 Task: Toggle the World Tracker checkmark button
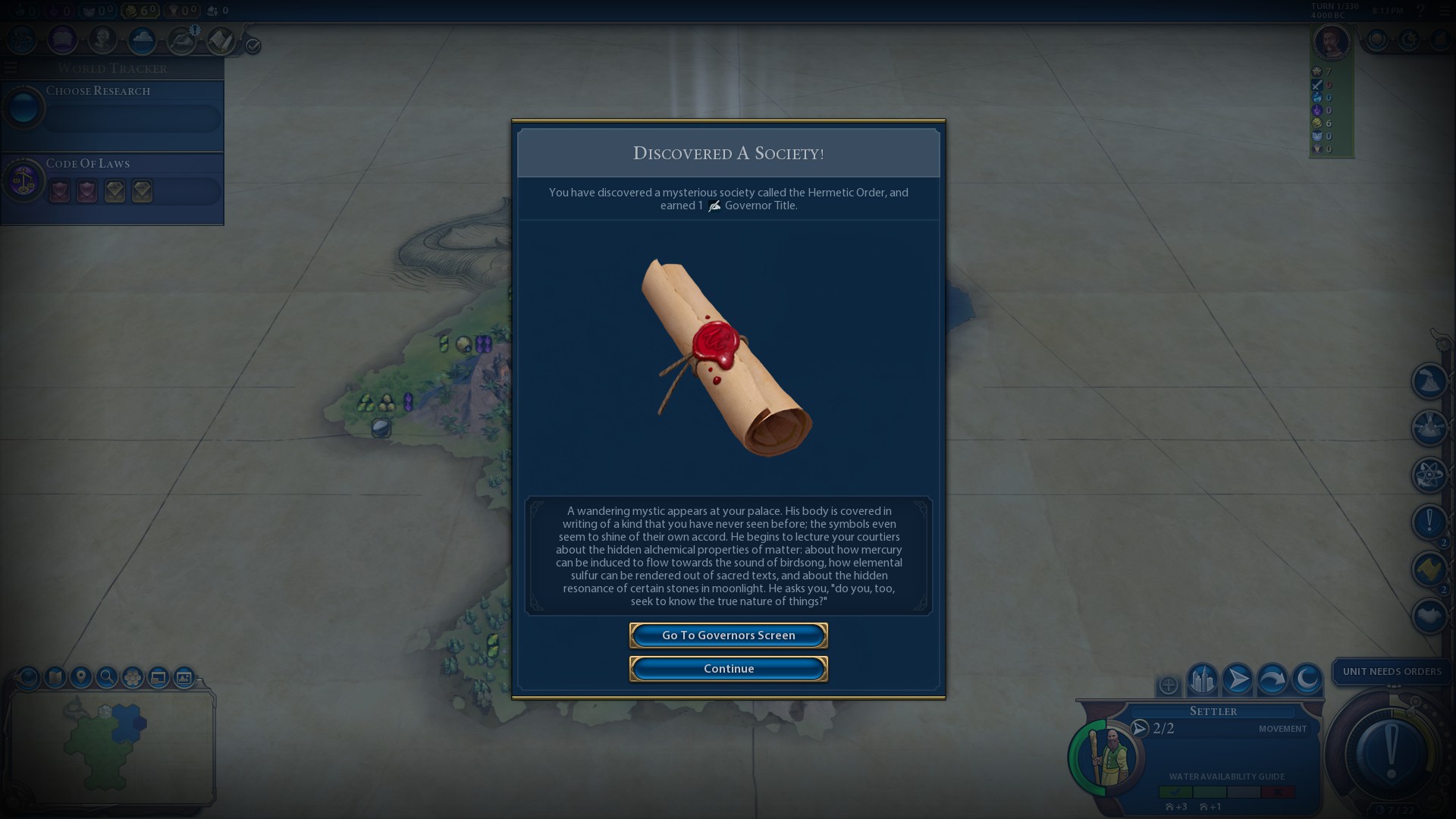click(x=253, y=46)
